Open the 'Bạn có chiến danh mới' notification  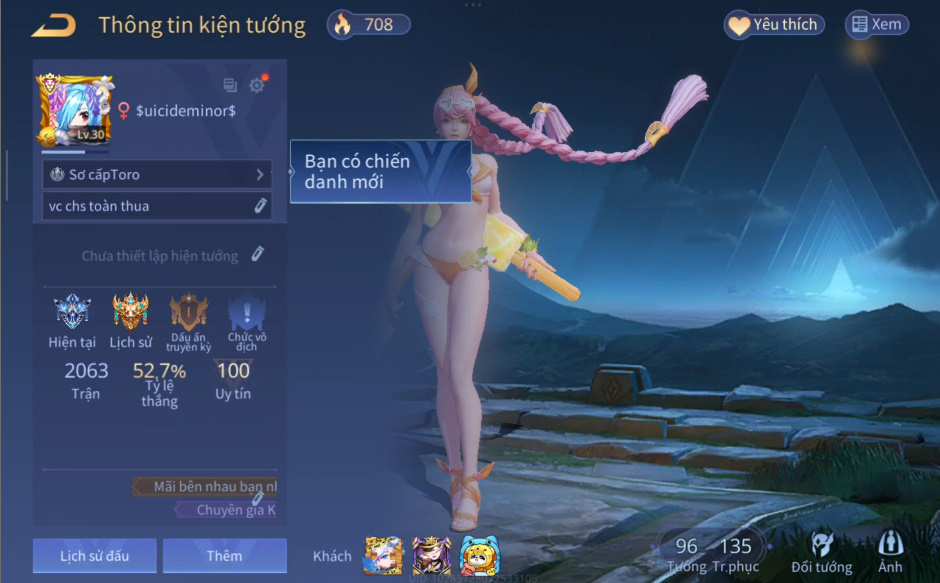(x=380, y=172)
